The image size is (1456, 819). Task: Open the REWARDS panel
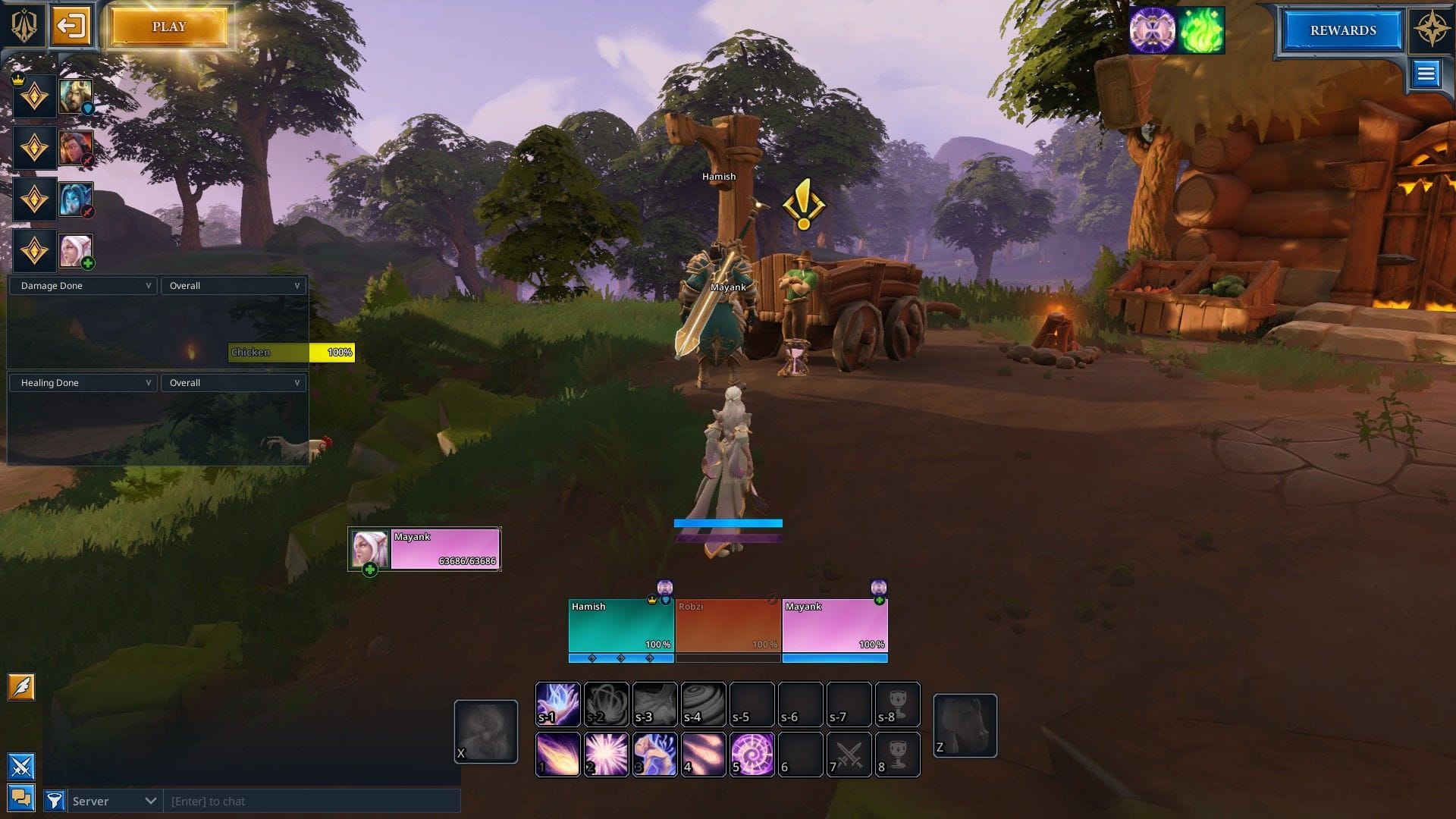click(1341, 31)
